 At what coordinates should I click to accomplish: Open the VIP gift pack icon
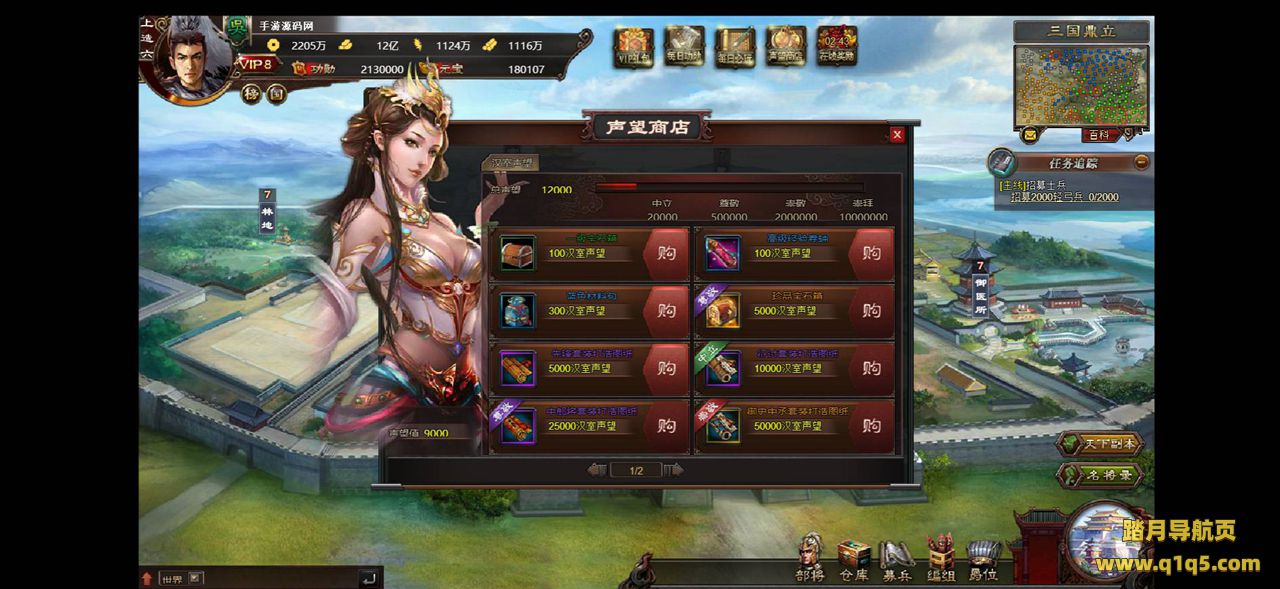click(634, 47)
